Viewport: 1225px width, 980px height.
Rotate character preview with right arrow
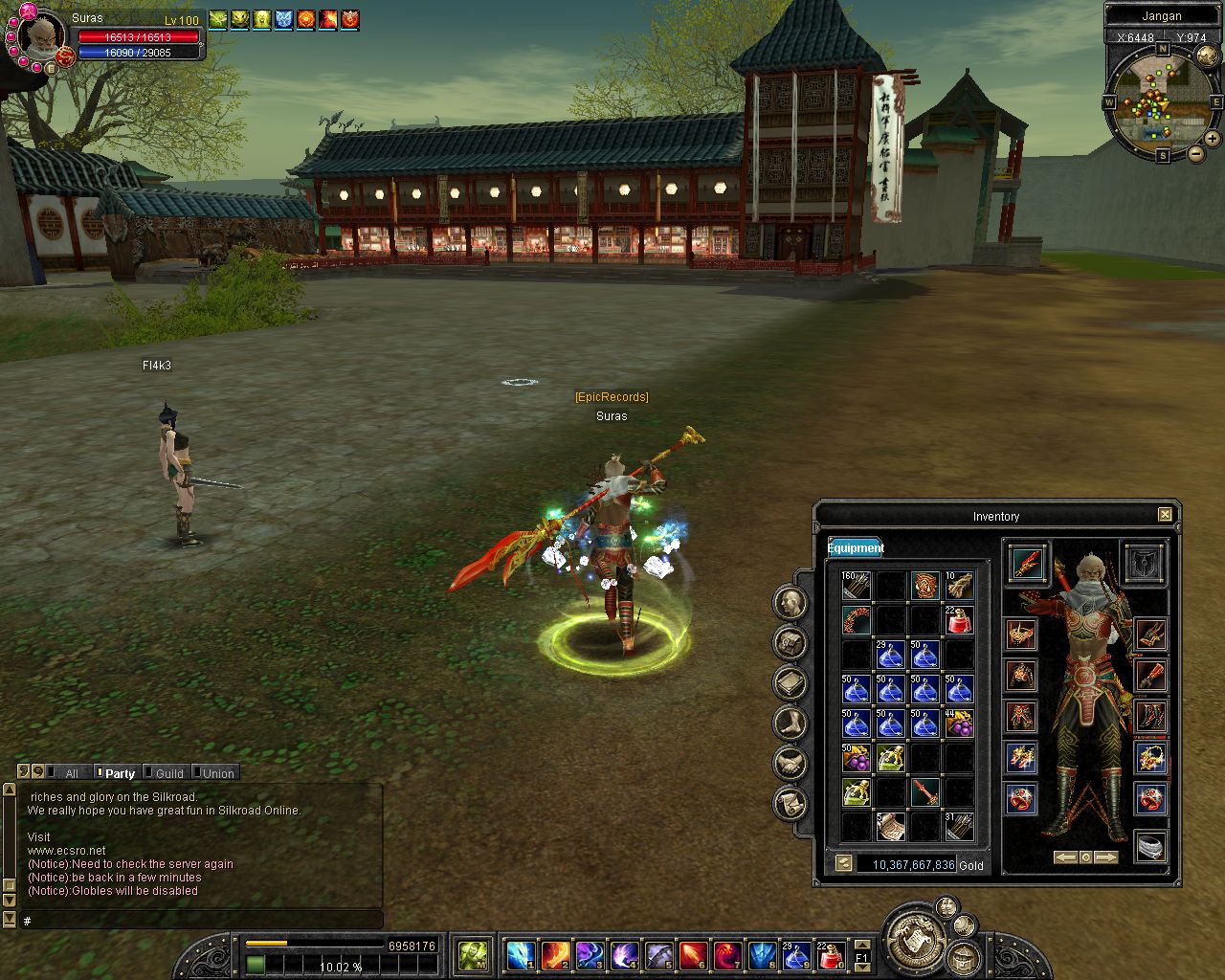click(1106, 857)
